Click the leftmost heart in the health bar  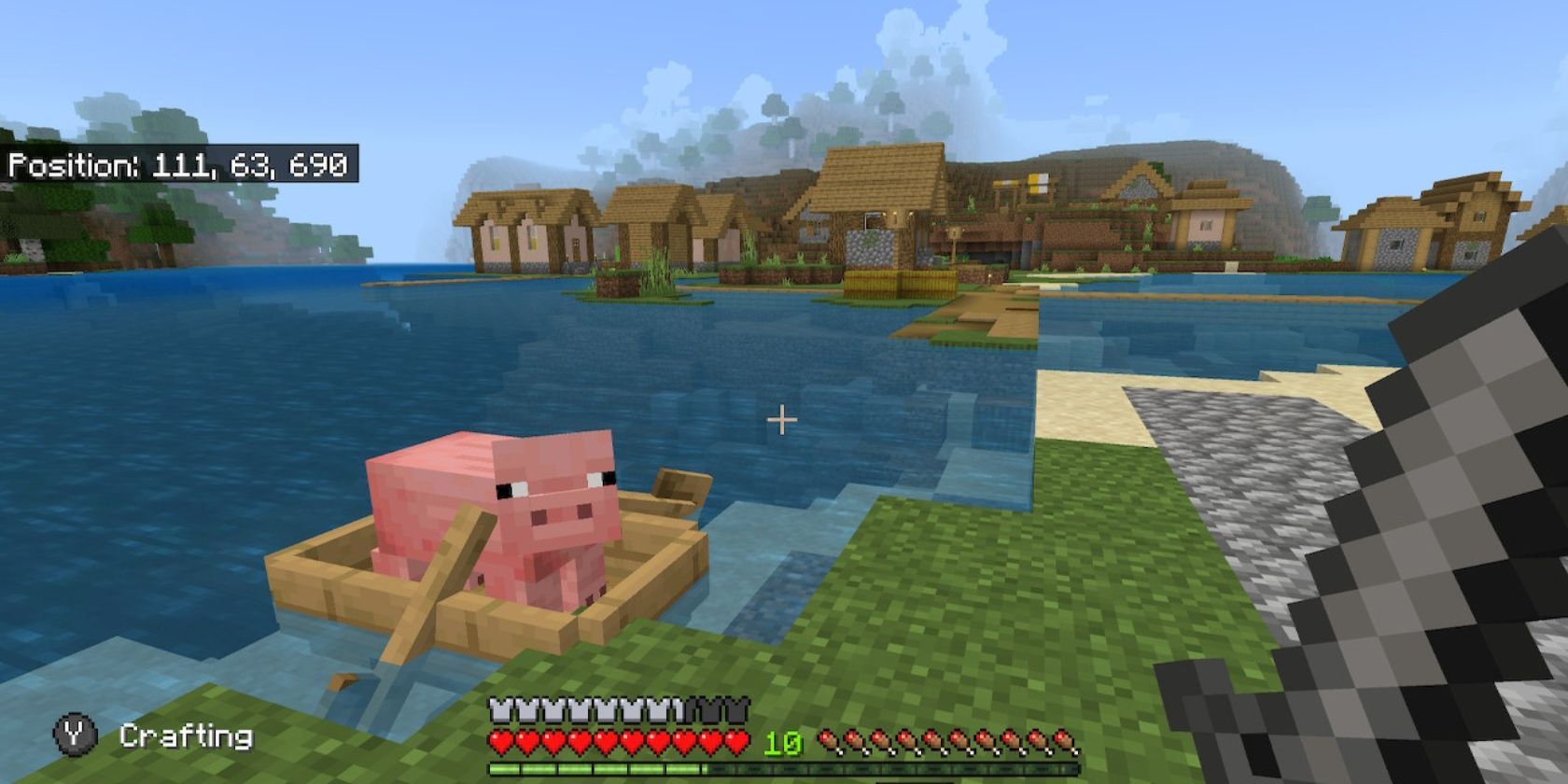click(498, 742)
